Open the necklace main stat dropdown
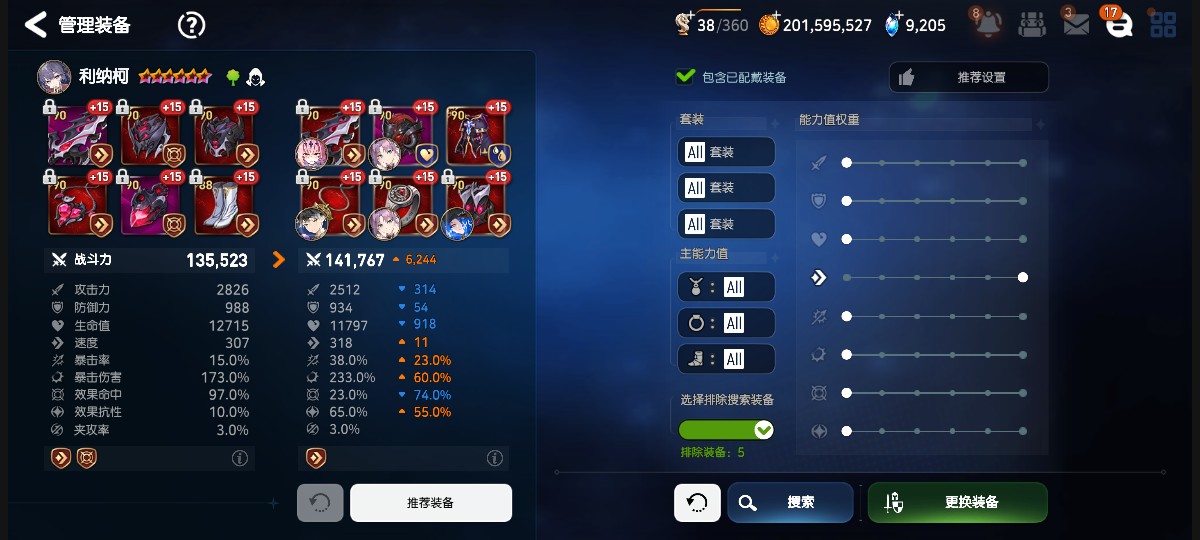 point(726,287)
